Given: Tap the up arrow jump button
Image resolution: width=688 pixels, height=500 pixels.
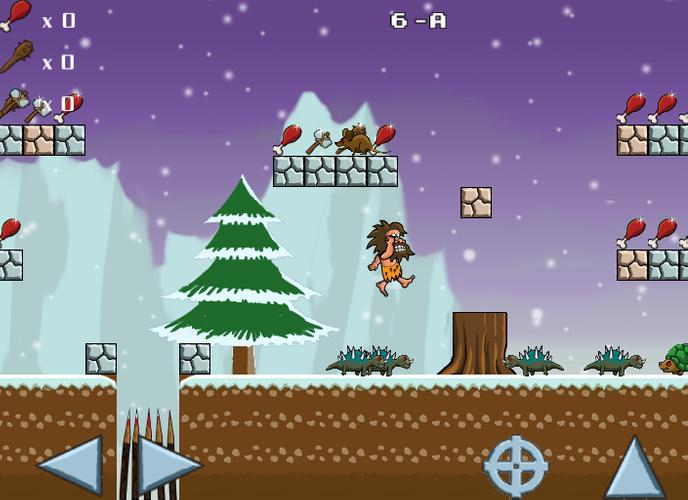Looking at the screenshot, I should tap(634, 465).
